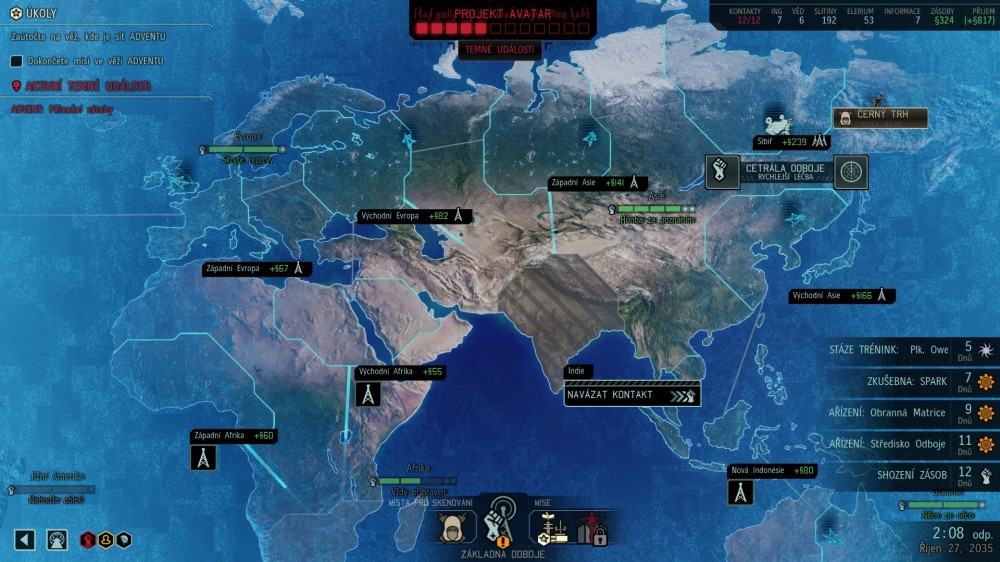Viewport: 1000px width, 562px height.
Task: Open the hooded figure scanning site shortcut
Action: (456, 526)
